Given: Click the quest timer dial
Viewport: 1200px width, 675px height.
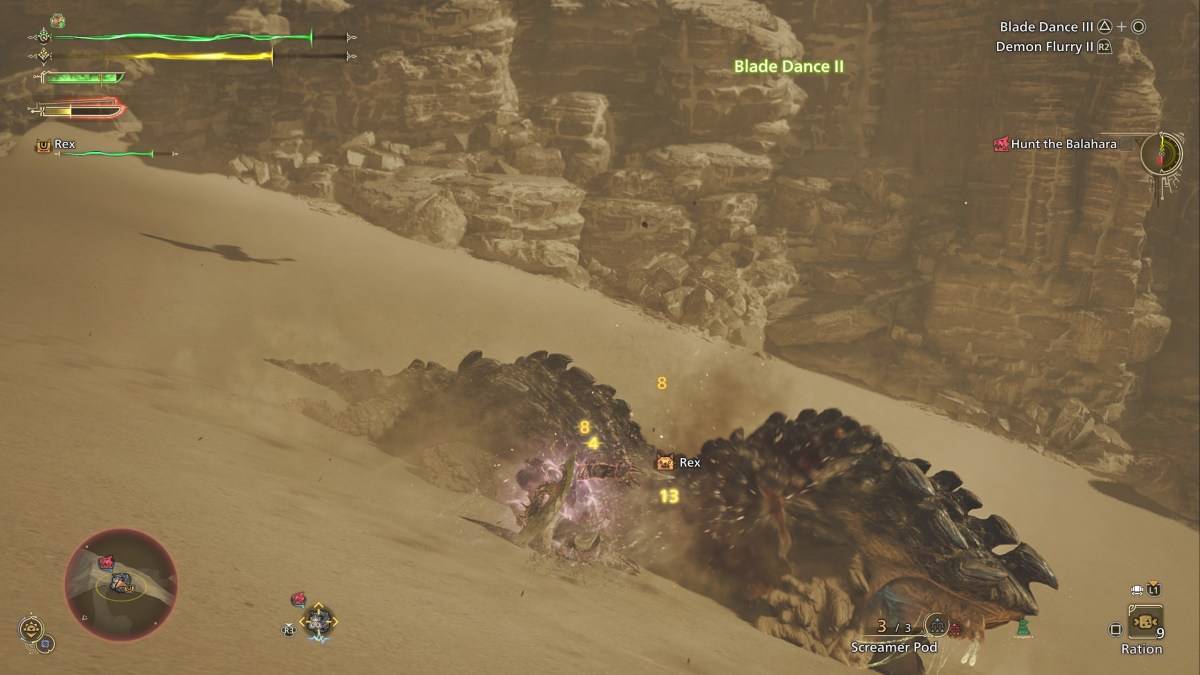Looking at the screenshot, I should [x=1161, y=153].
